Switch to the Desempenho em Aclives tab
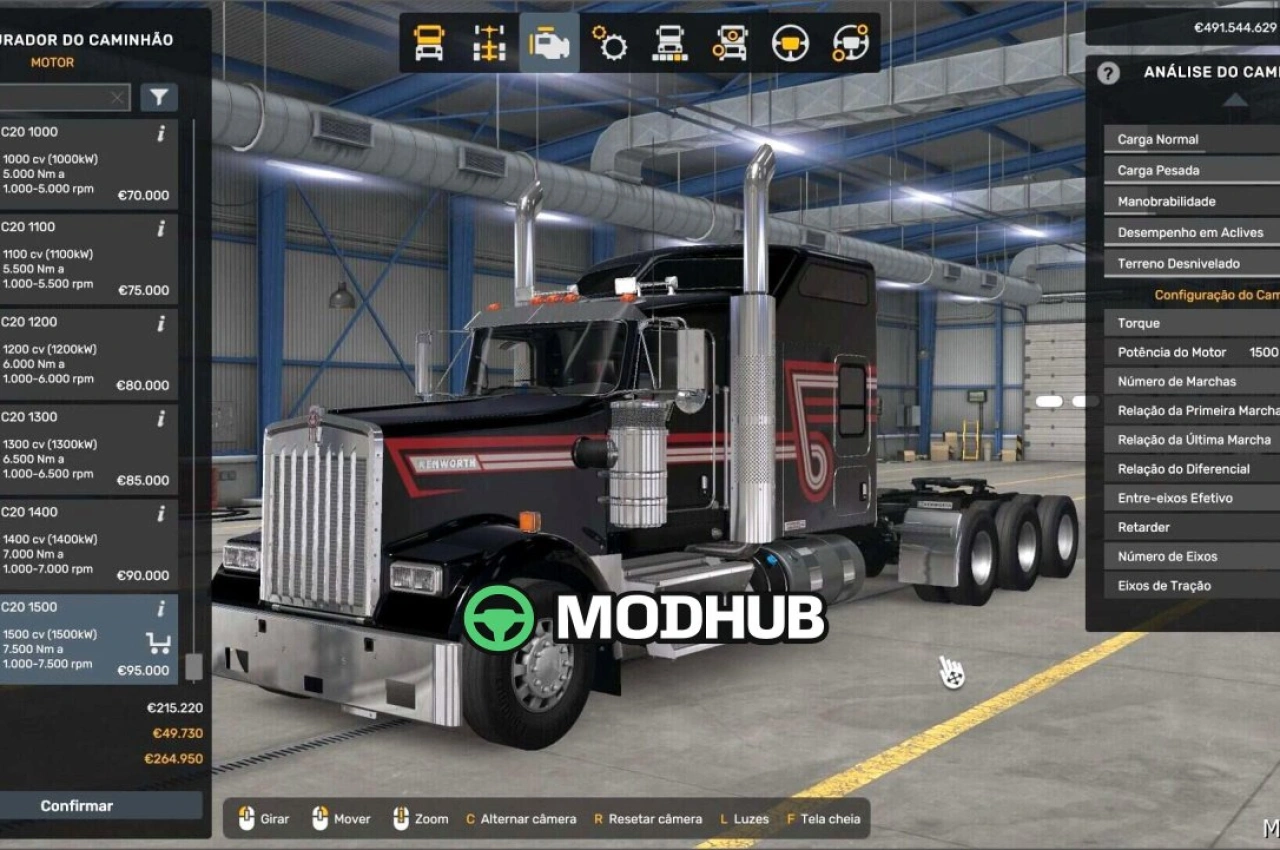 click(x=1190, y=232)
